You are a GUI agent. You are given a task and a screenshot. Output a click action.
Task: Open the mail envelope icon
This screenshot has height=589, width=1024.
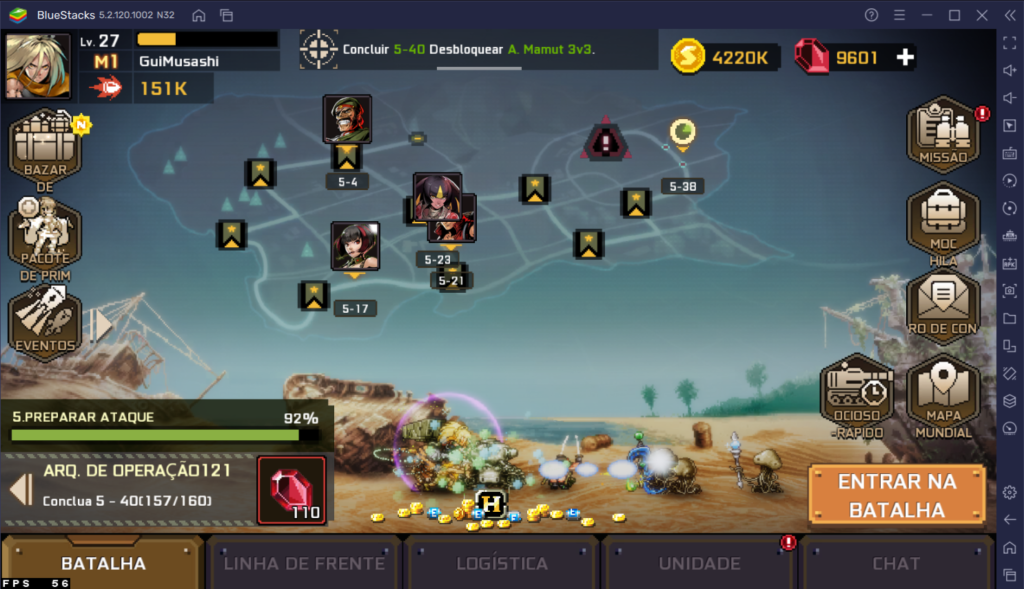[943, 304]
